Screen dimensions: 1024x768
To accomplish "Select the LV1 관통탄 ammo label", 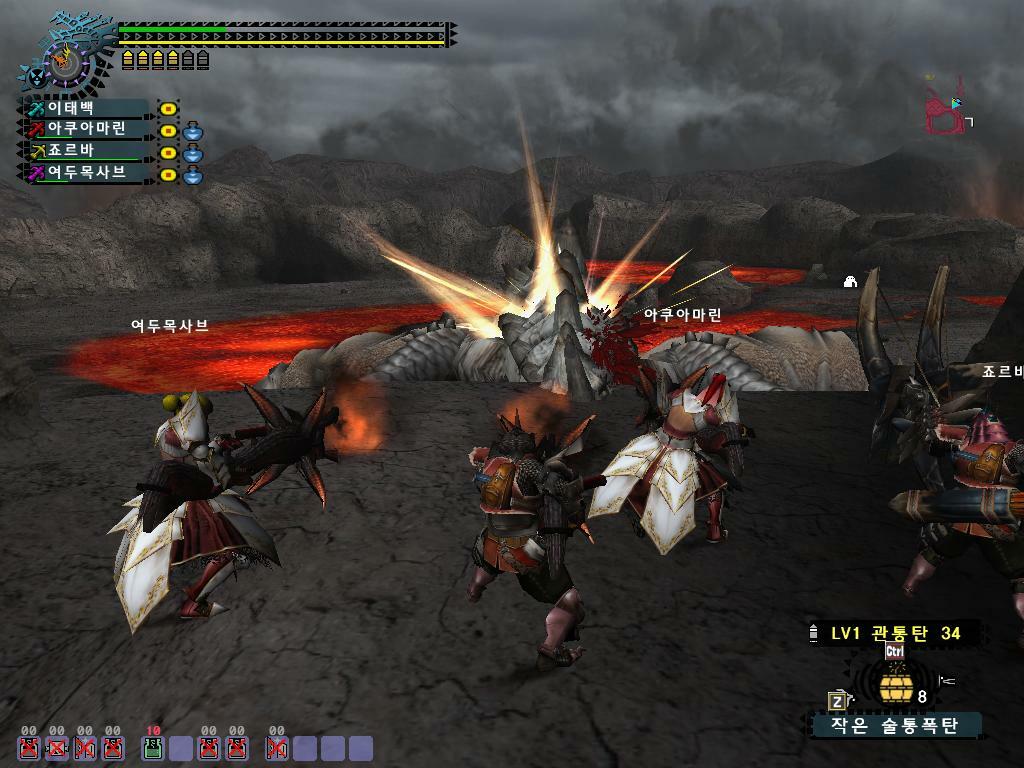I will 895,633.
